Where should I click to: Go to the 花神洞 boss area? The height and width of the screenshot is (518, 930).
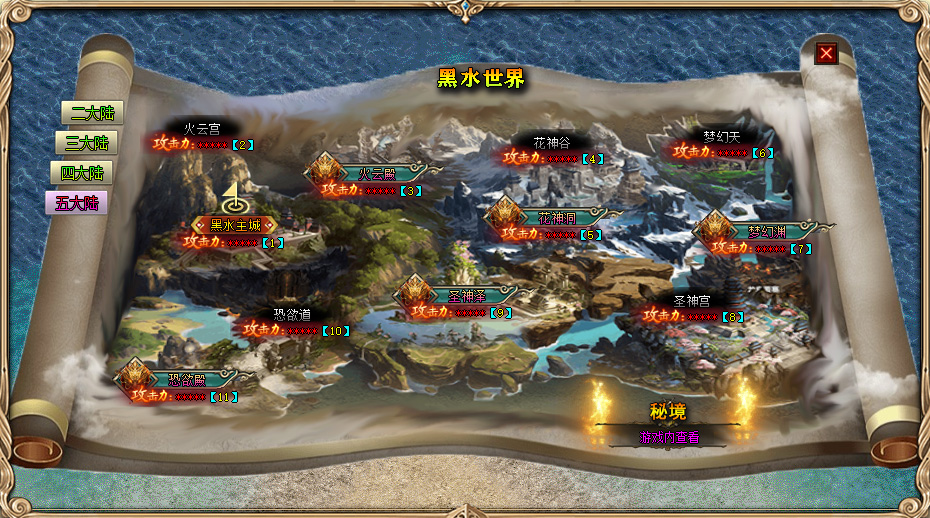557,218
